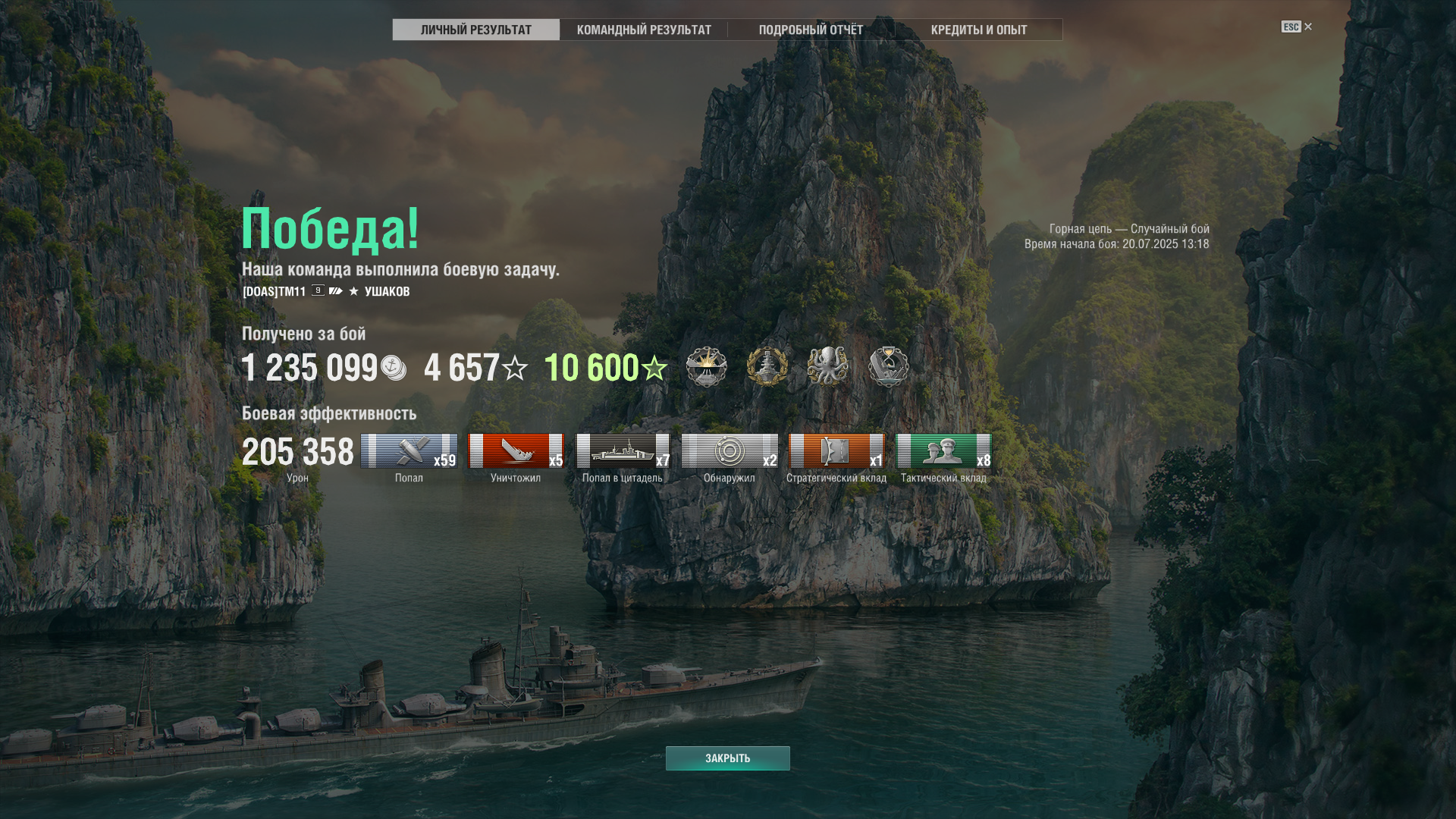
Task: Show the Кредиты и опыт tab
Action: (x=978, y=30)
